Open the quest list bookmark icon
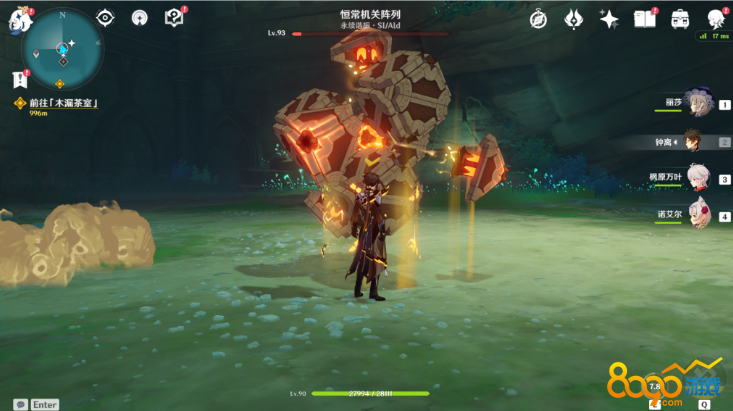This screenshot has height=411, width=733. coord(19,79)
